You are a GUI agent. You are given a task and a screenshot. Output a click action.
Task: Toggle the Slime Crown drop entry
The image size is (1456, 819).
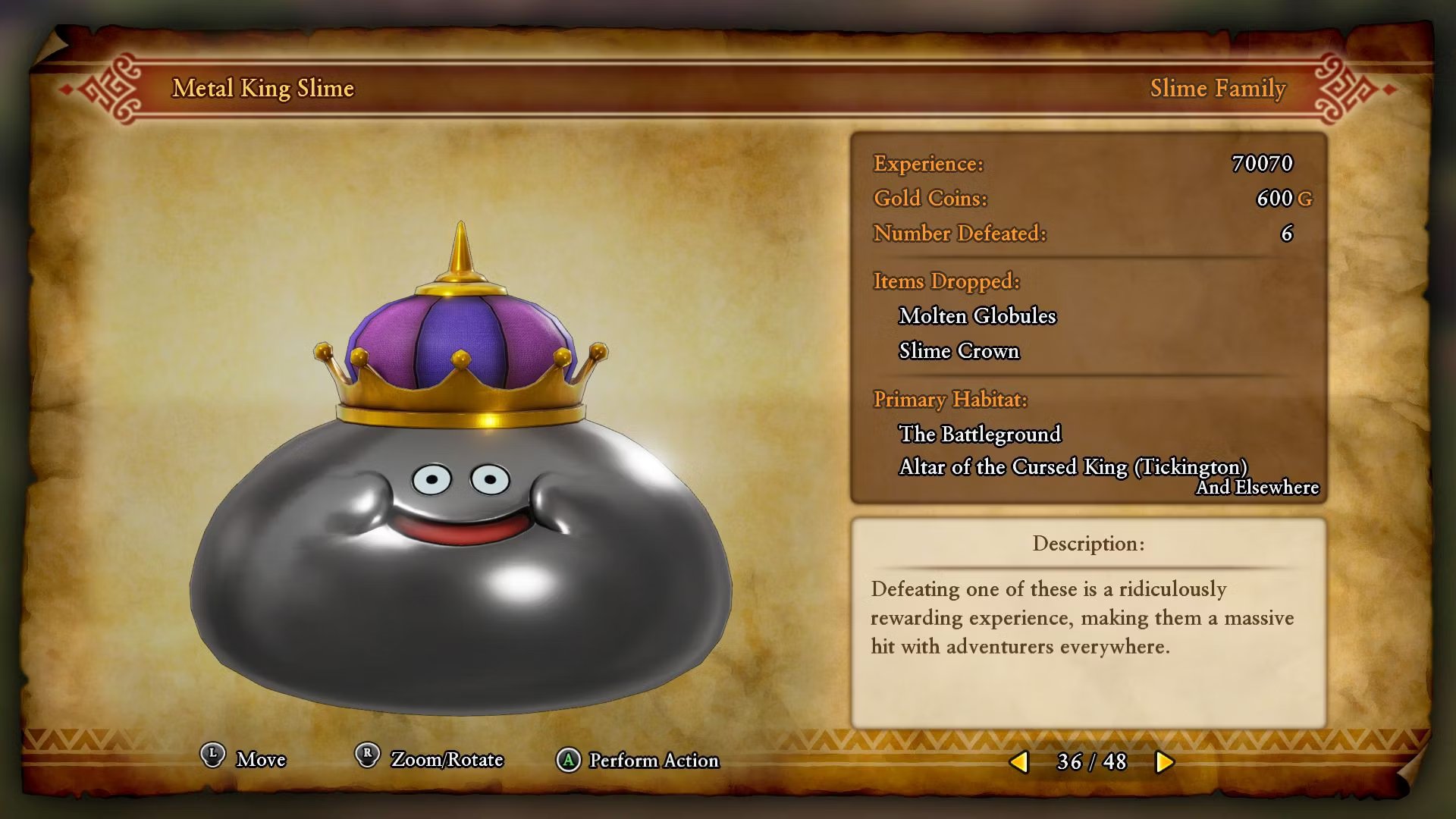(x=959, y=351)
